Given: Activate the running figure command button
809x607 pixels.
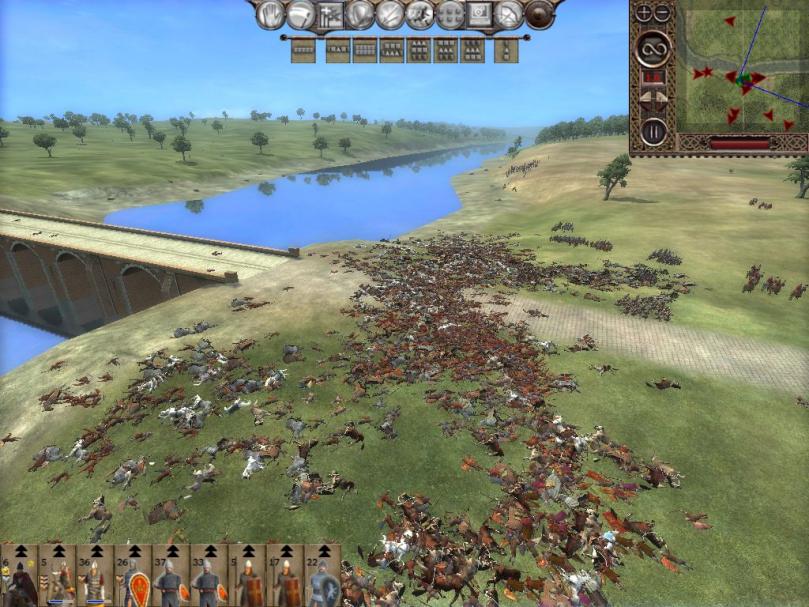Looking at the screenshot, I should tap(420, 14).
